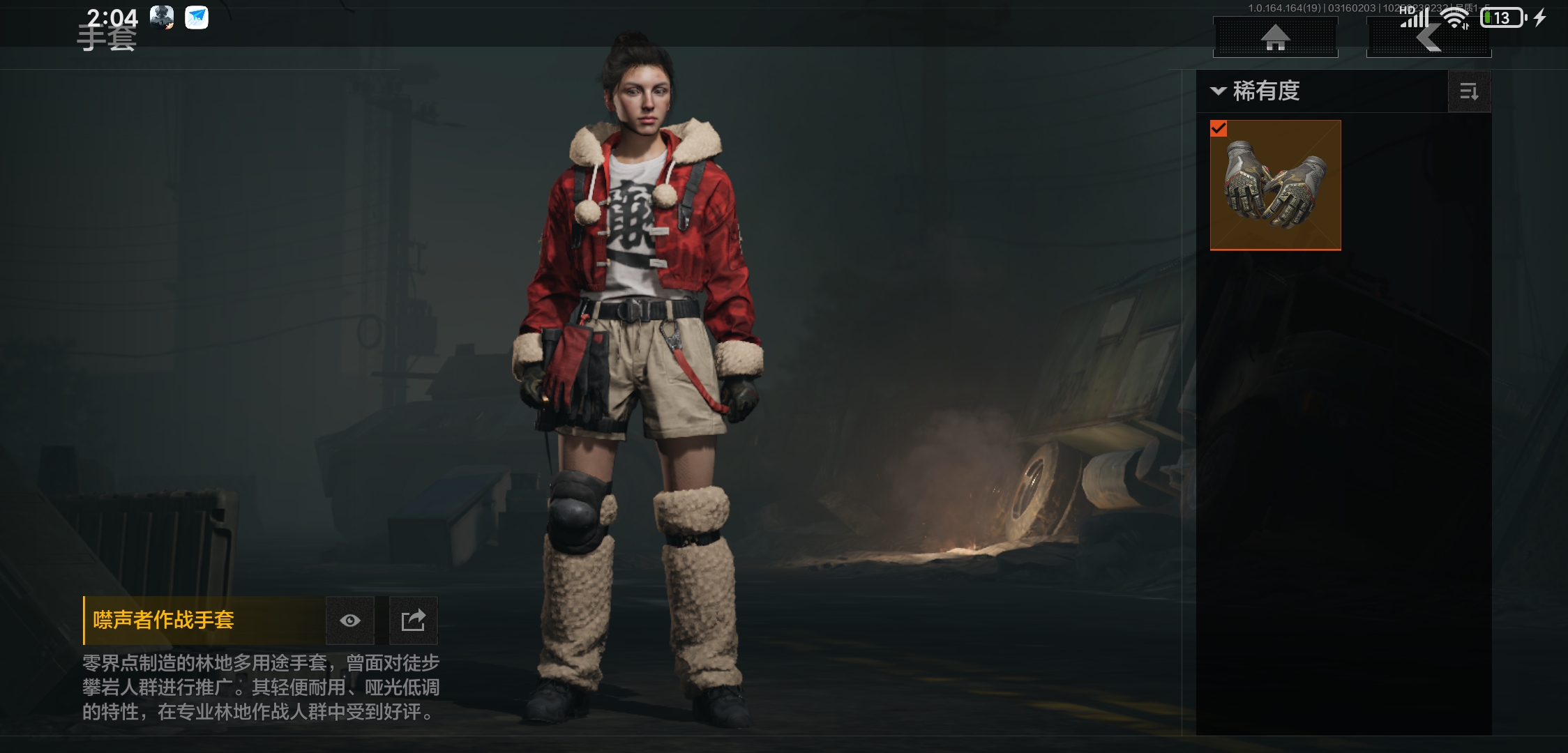Share the 噤声者作战手套 gloves
Image resolution: width=1568 pixels, height=753 pixels.
point(413,620)
